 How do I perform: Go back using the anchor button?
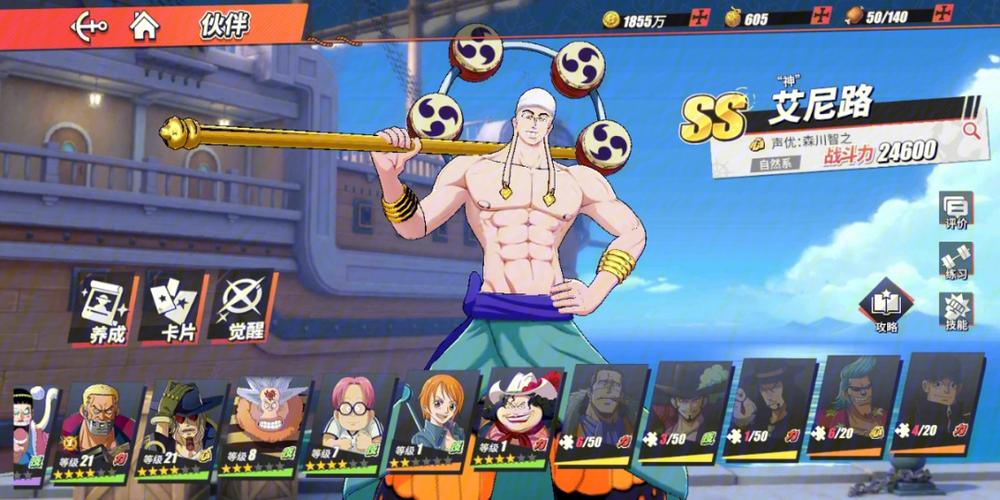[88, 26]
